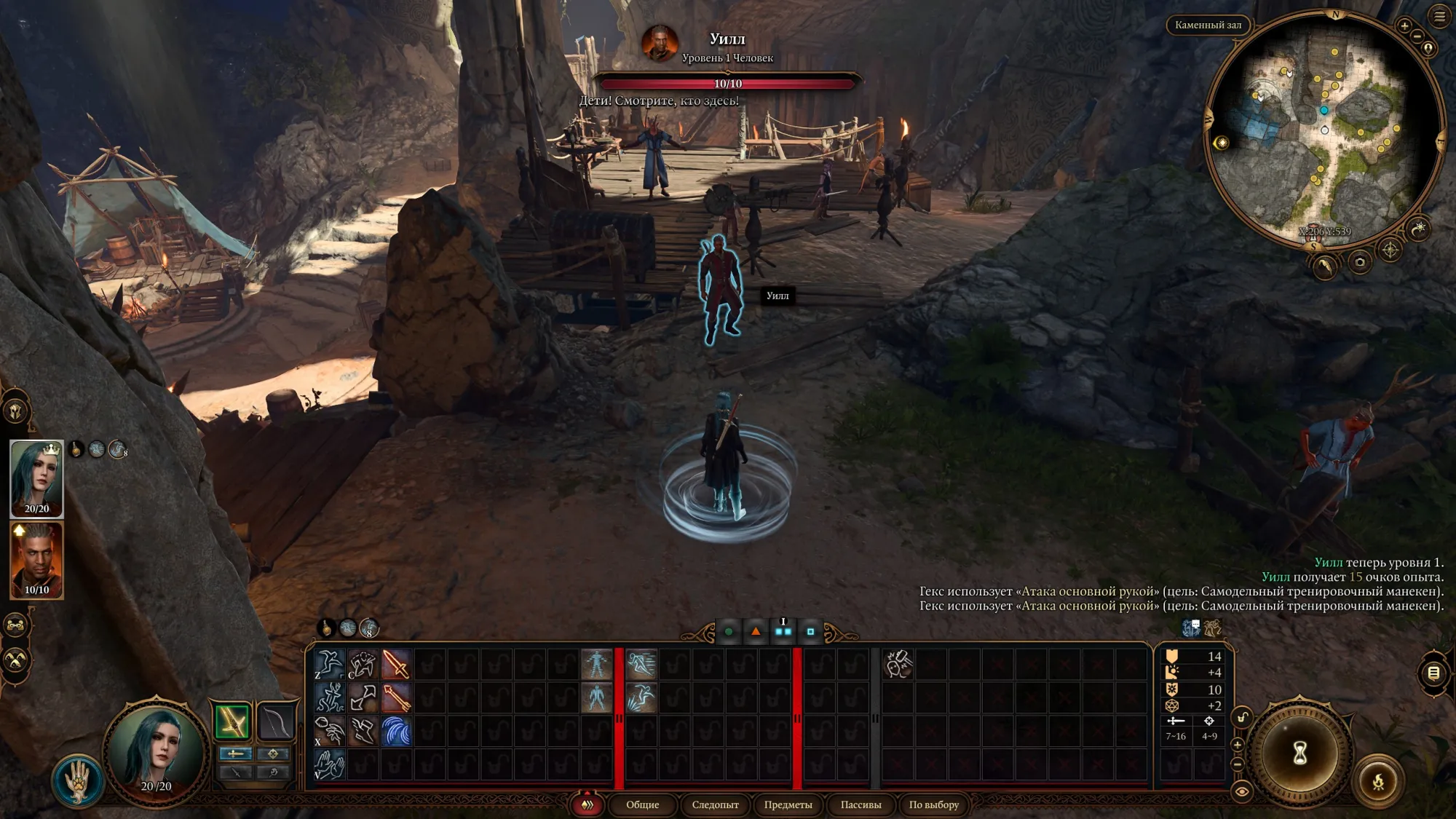Activate the red arrow ranged attack
This screenshot has width=1456, height=819.
point(396,698)
